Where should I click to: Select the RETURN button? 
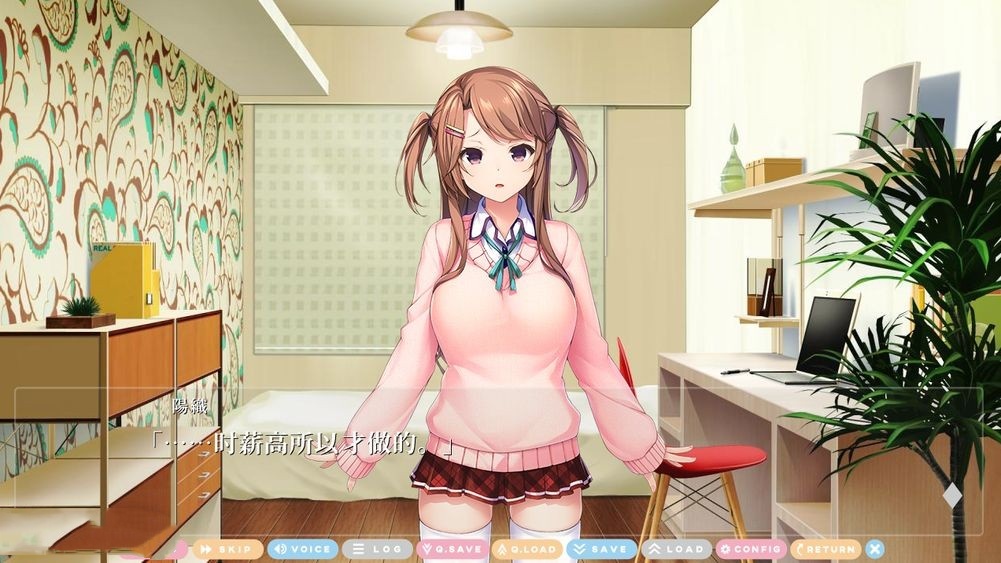click(x=825, y=549)
